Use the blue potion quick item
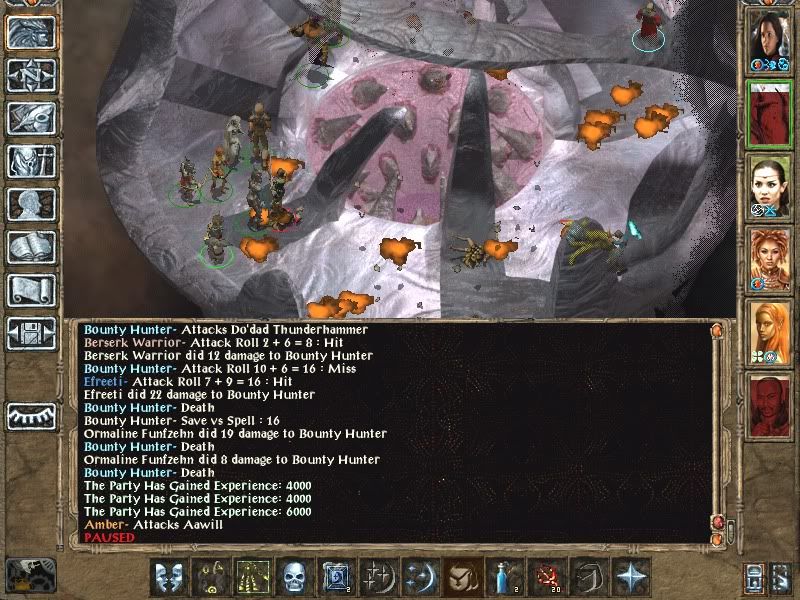Viewport: 800px width, 600px height. tap(501, 577)
